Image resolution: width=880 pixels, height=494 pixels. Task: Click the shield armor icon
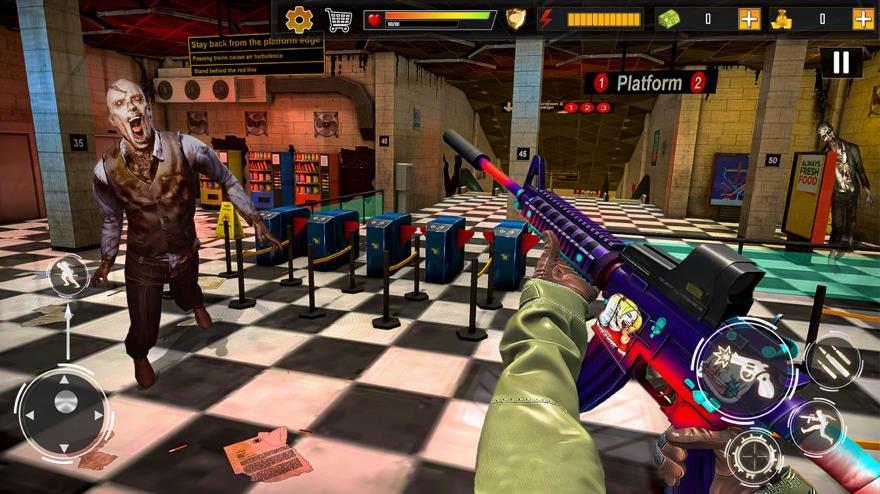(x=515, y=19)
